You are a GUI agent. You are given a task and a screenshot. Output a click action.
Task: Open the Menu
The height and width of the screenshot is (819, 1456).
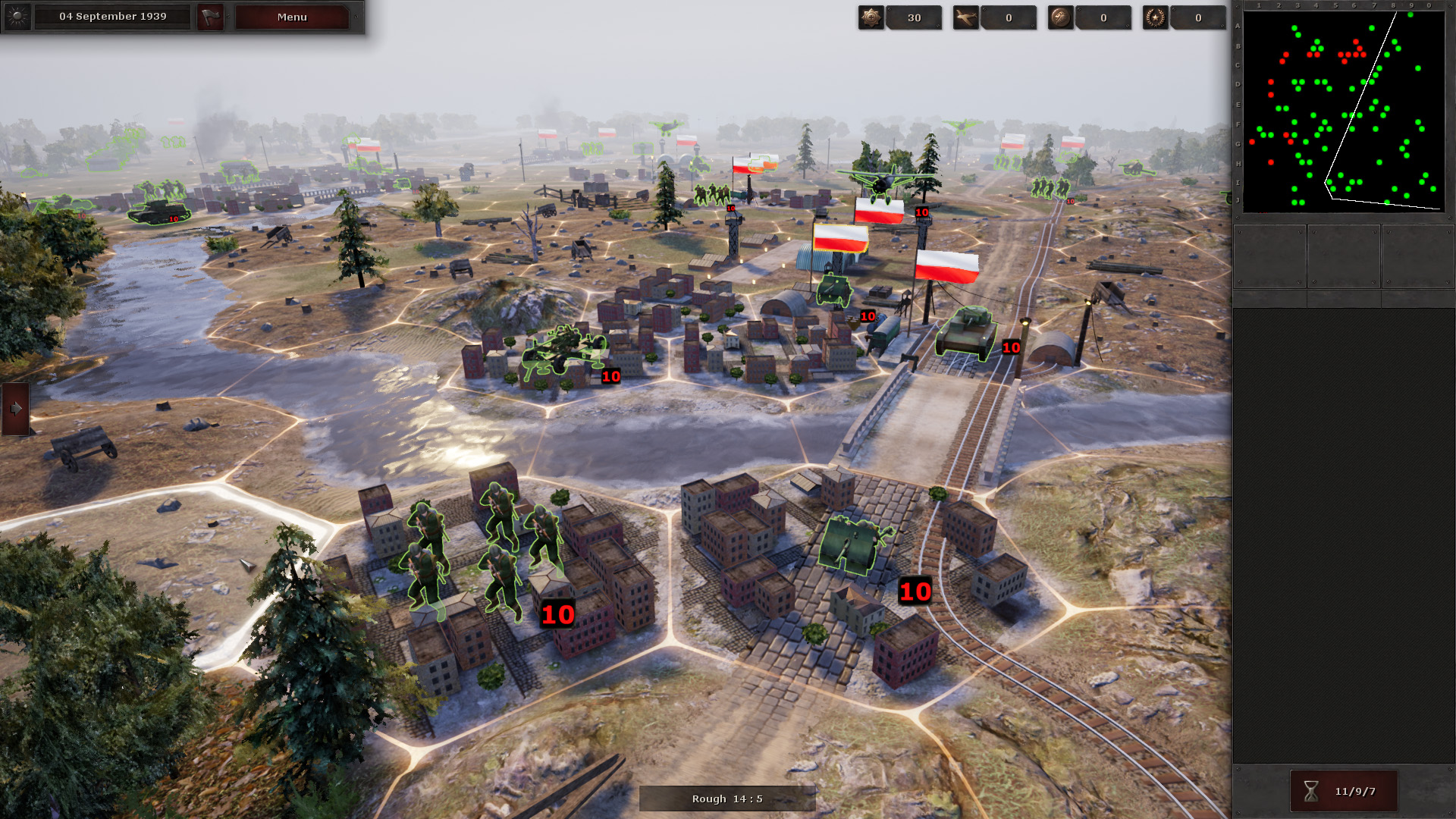point(291,16)
